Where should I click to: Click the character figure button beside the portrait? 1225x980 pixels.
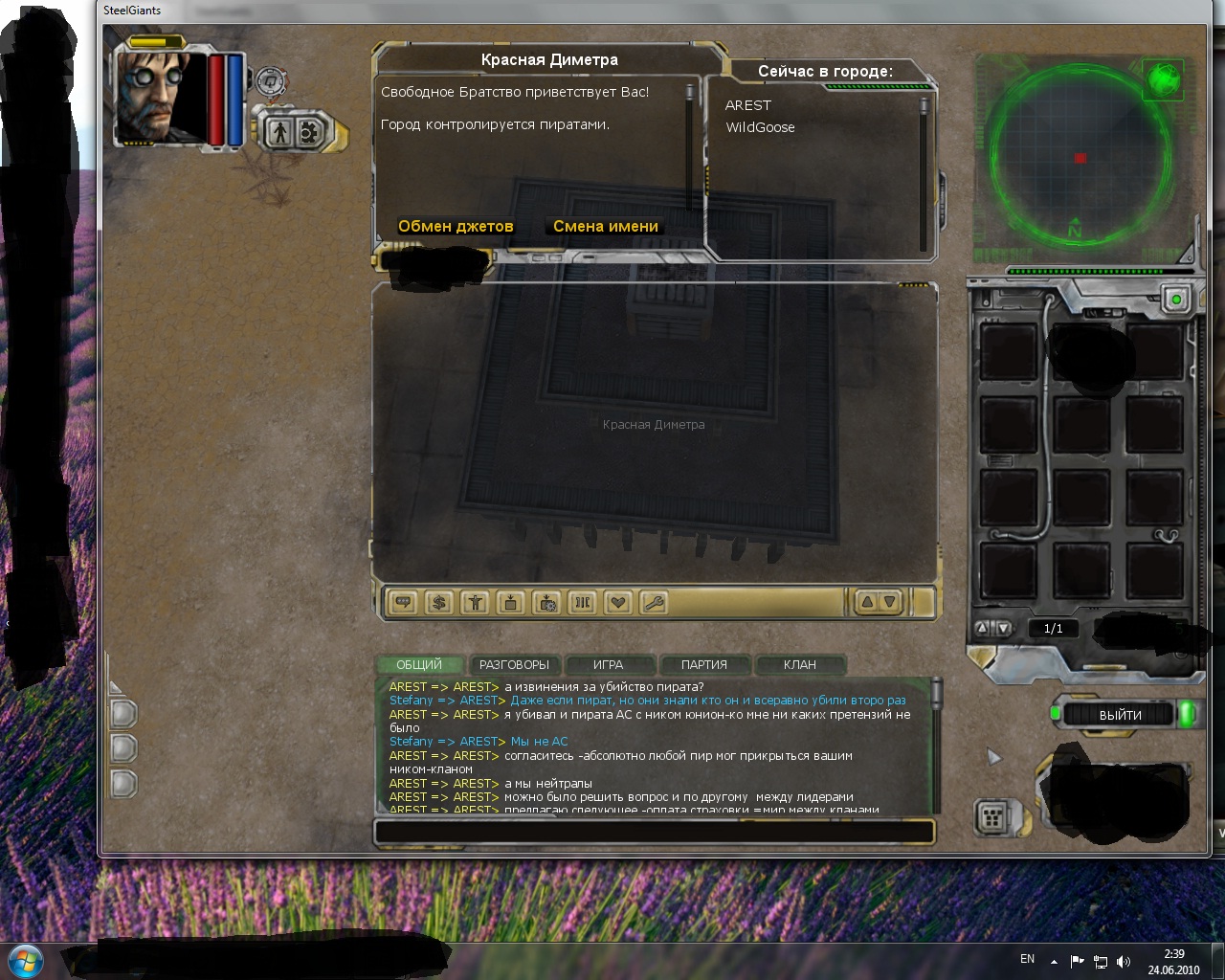tap(279, 132)
